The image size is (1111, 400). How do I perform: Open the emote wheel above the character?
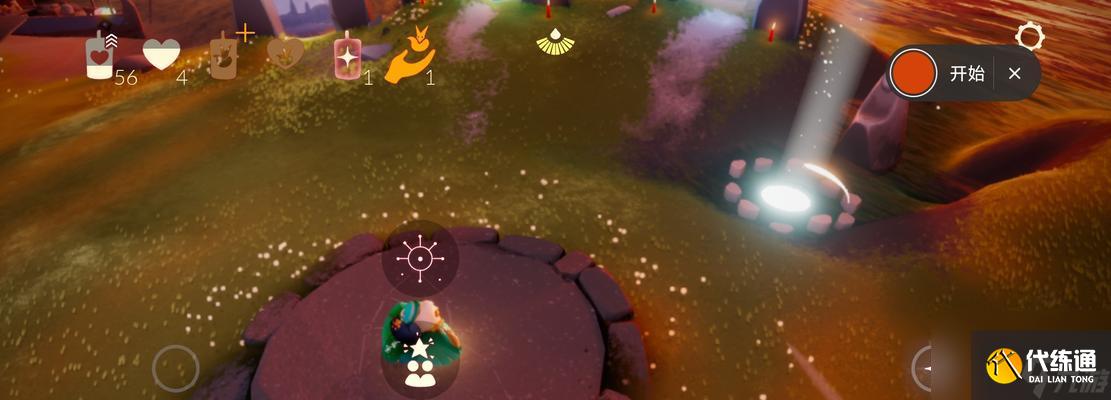click(x=420, y=258)
